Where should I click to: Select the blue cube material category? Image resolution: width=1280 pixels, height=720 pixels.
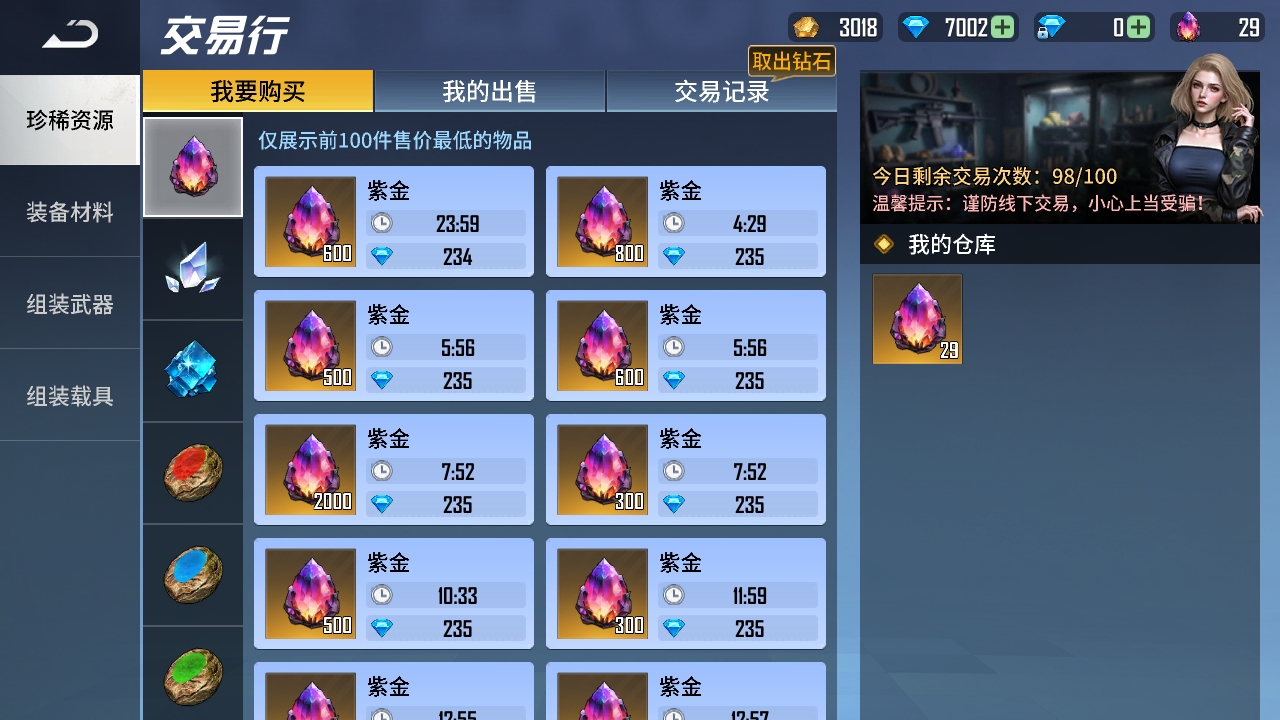point(192,370)
